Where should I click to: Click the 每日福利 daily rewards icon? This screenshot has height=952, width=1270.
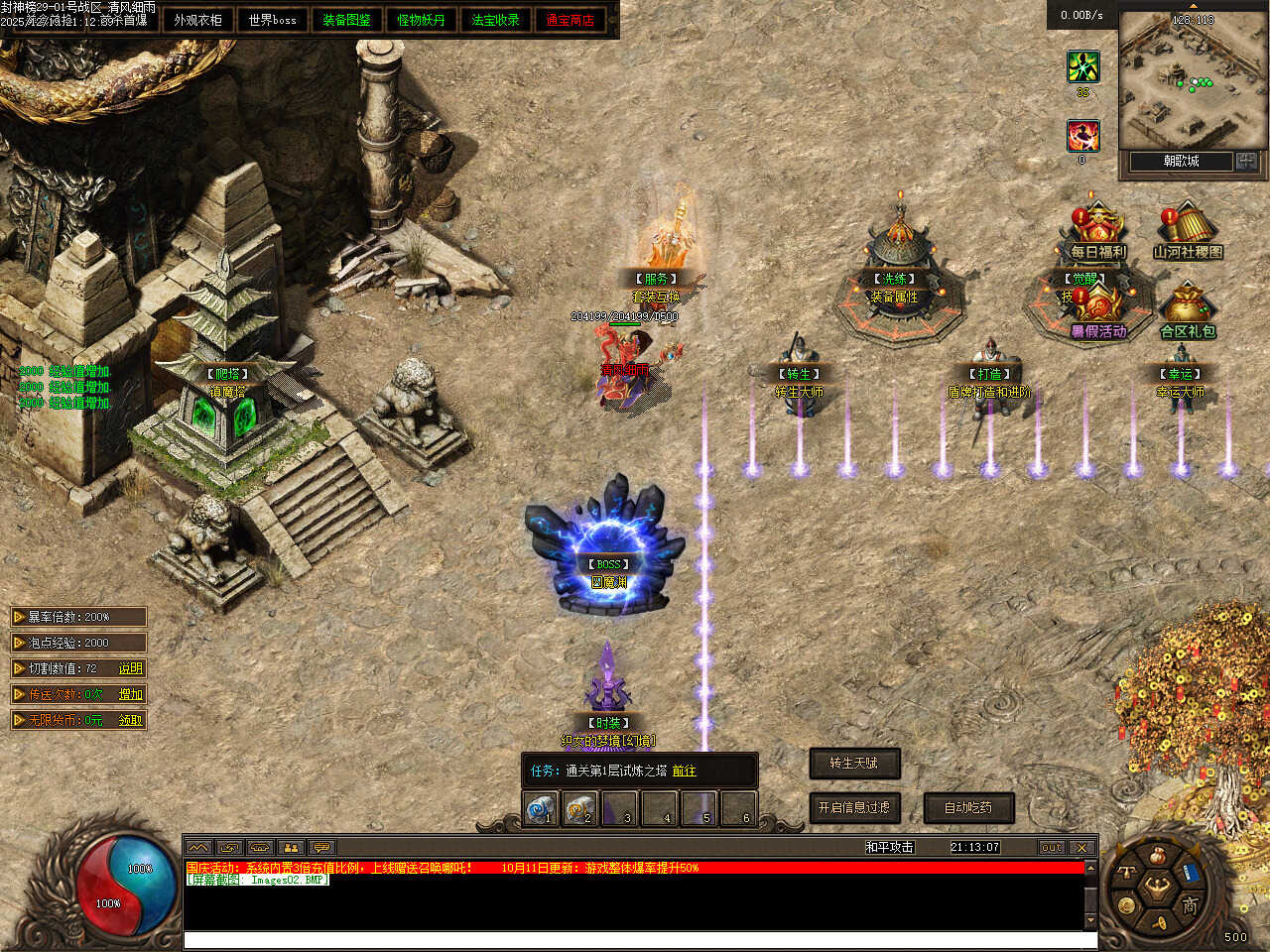1097,234
